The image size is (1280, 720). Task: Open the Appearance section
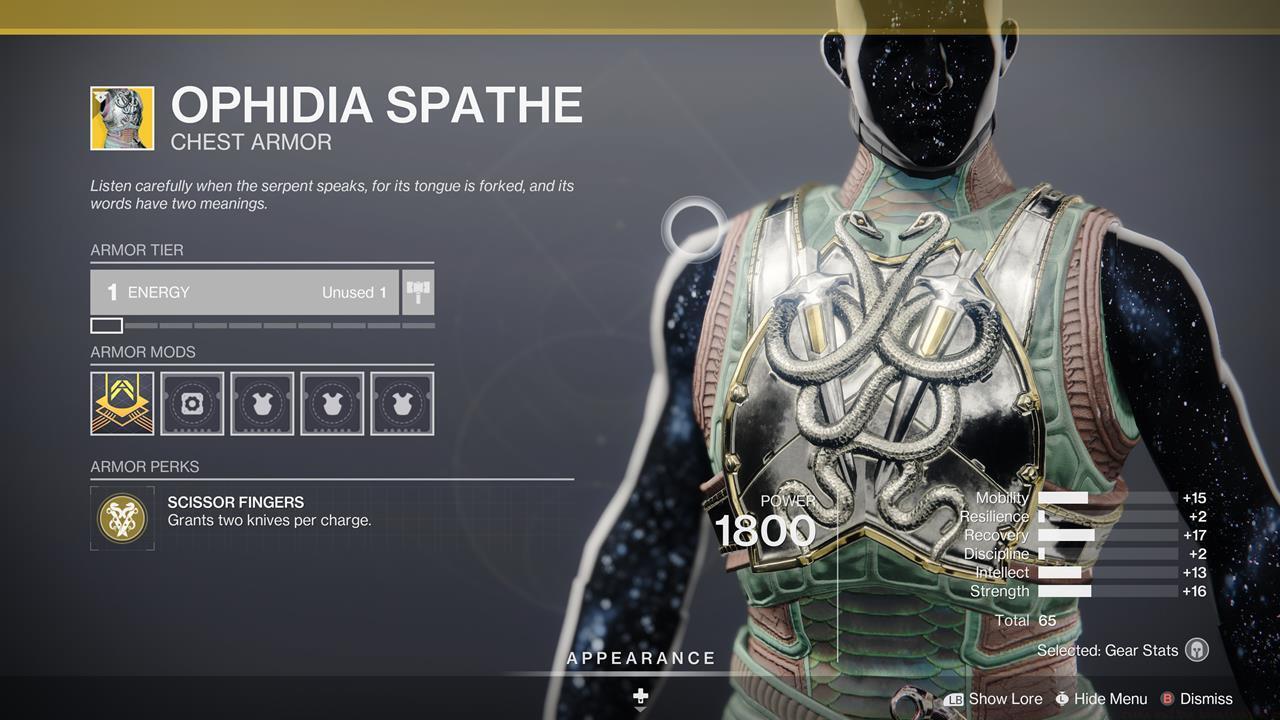(x=641, y=659)
